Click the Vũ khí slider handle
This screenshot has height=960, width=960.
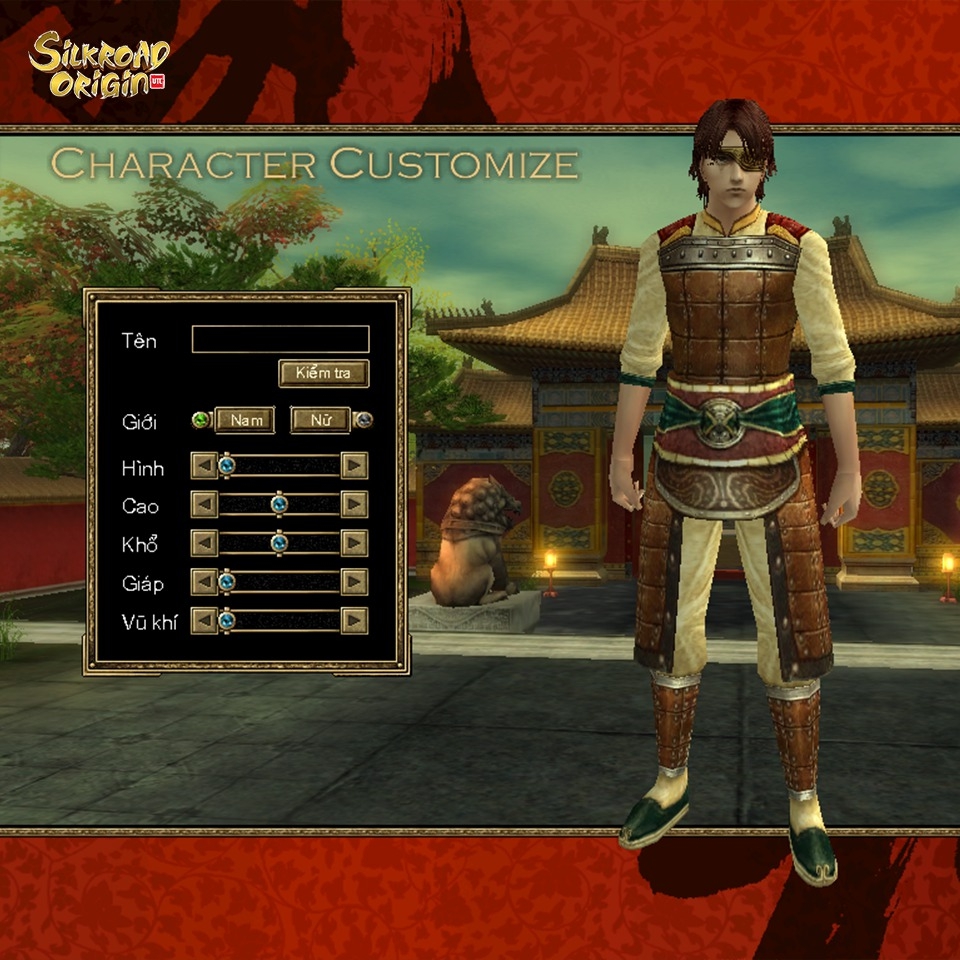click(x=227, y=620)
